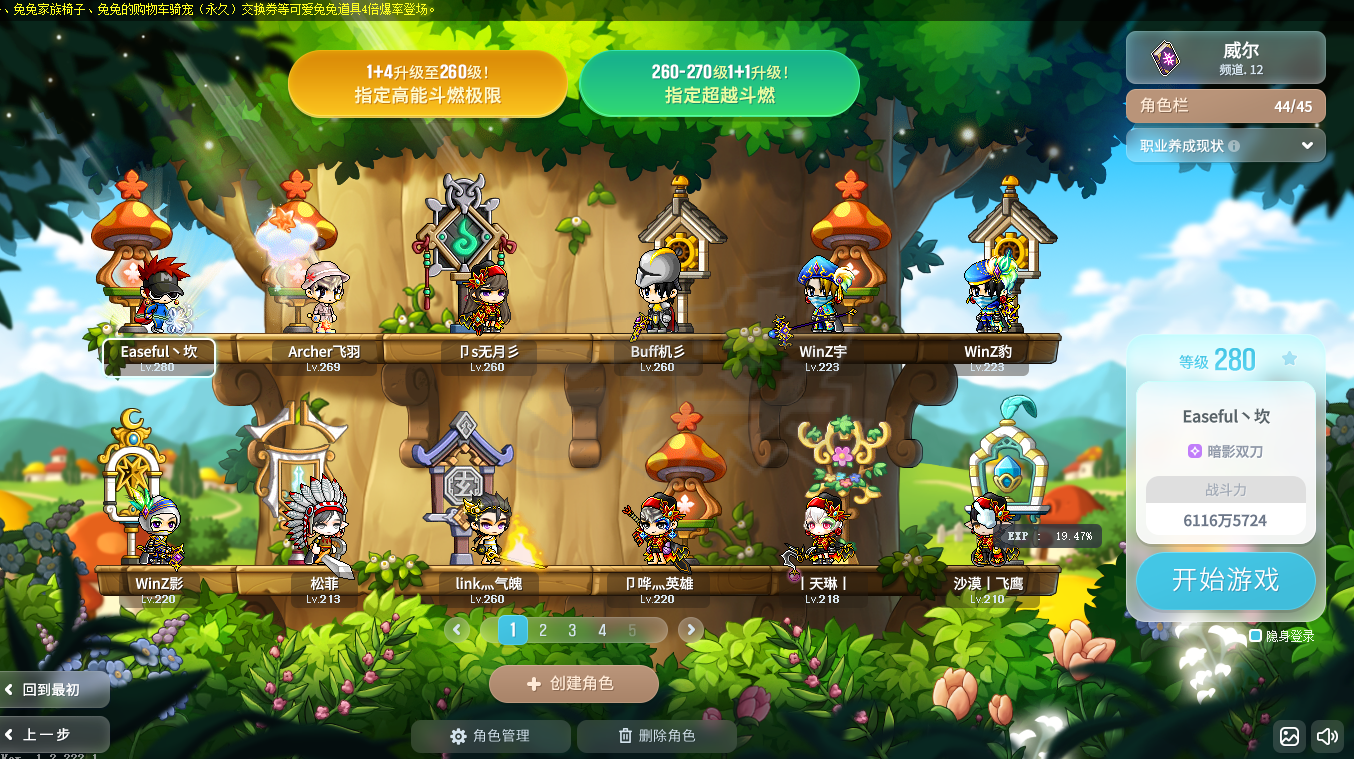Toggle 隐身登录 invisible login checkbox
This screenshot has height=759, width=1354.
pos(1256,636)
